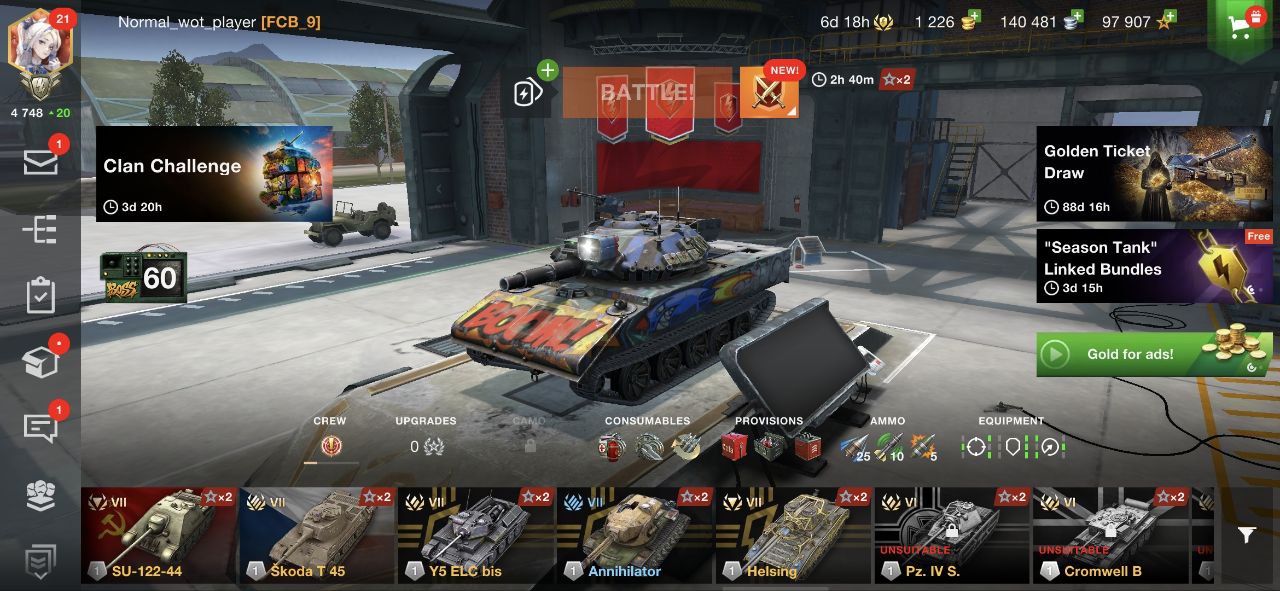
Task: Tap the Gold for ads! button
Action: (1154, 354)
